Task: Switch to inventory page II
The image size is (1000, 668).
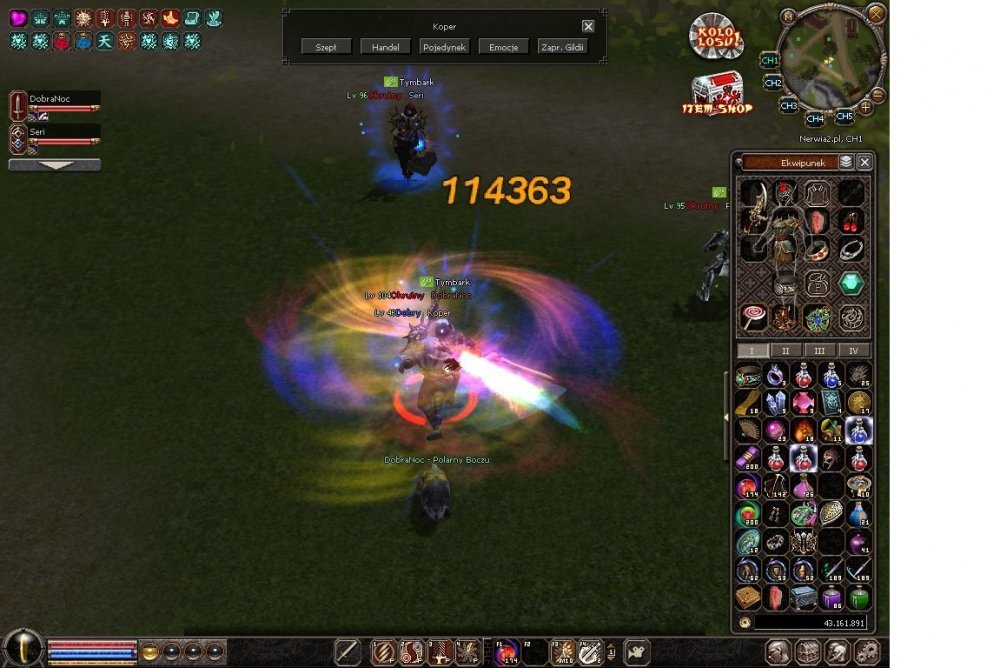Action: click(x=786, y=351)
